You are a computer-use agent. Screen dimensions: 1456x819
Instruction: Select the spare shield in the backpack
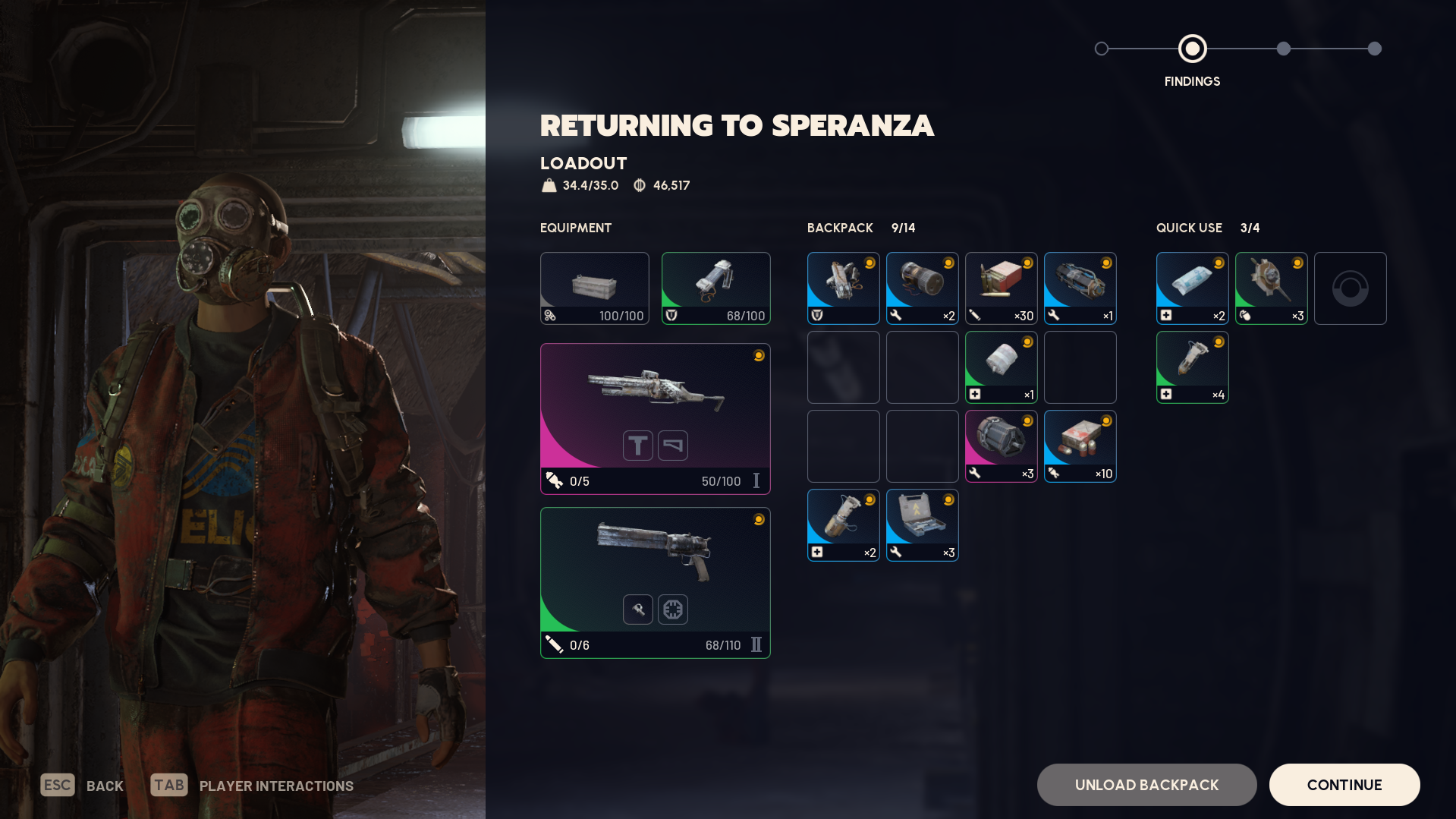pyautogui.click(x=843, y=288)
